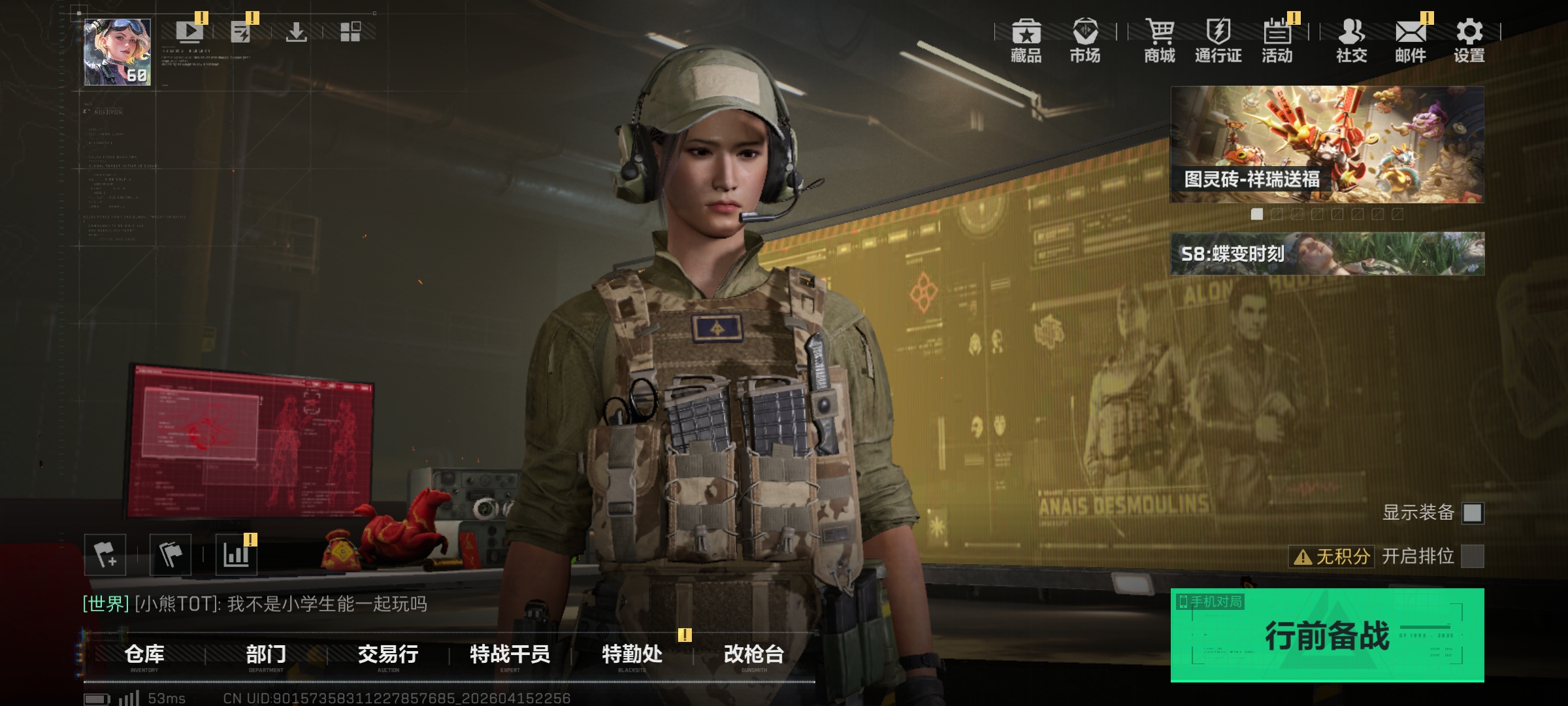Open the 社交 social panel
The width and height of the screenshot is (1568, 706).
pos(1351,41)
